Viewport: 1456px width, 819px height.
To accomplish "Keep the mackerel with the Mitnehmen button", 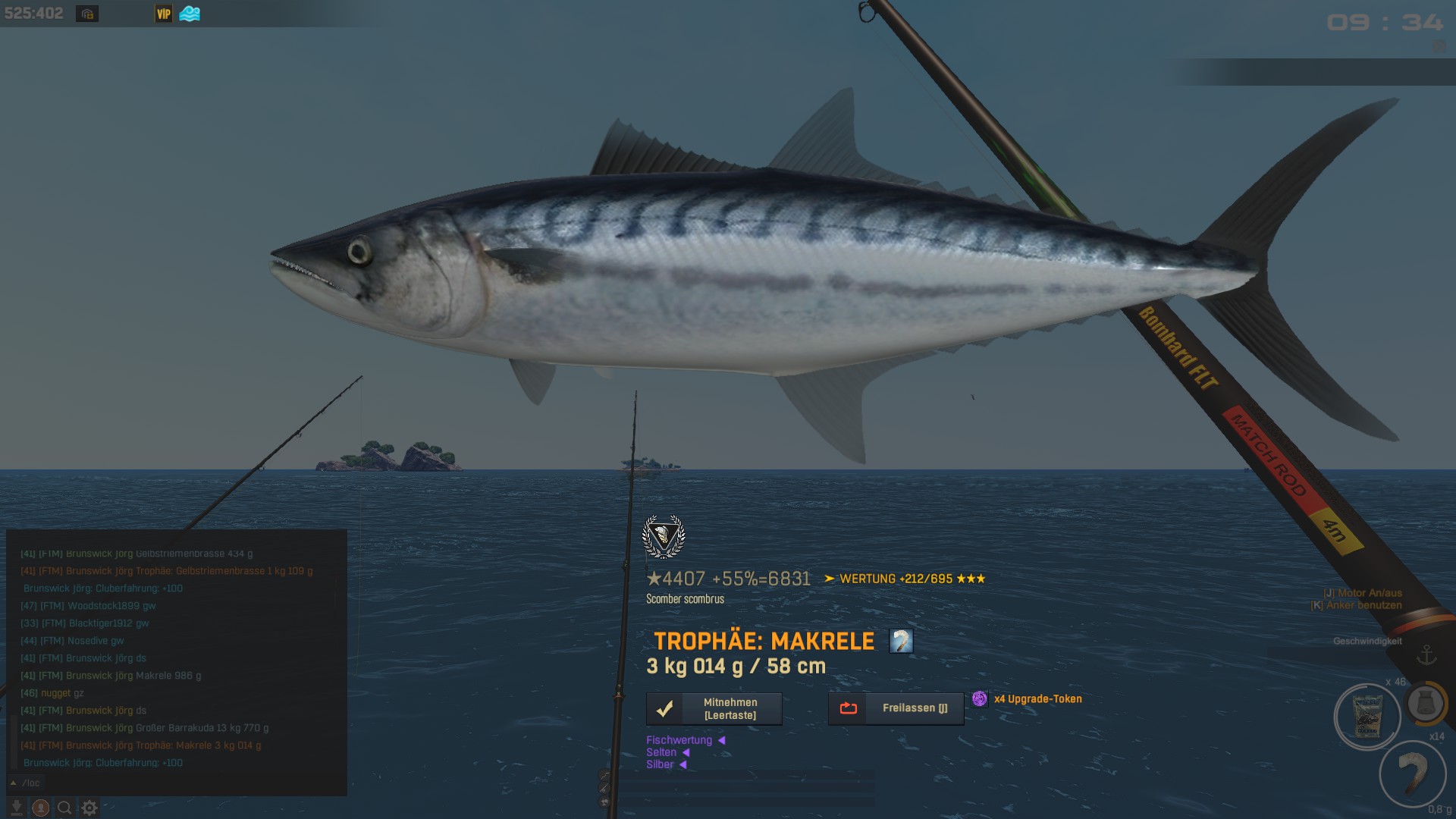I will 714,709.
